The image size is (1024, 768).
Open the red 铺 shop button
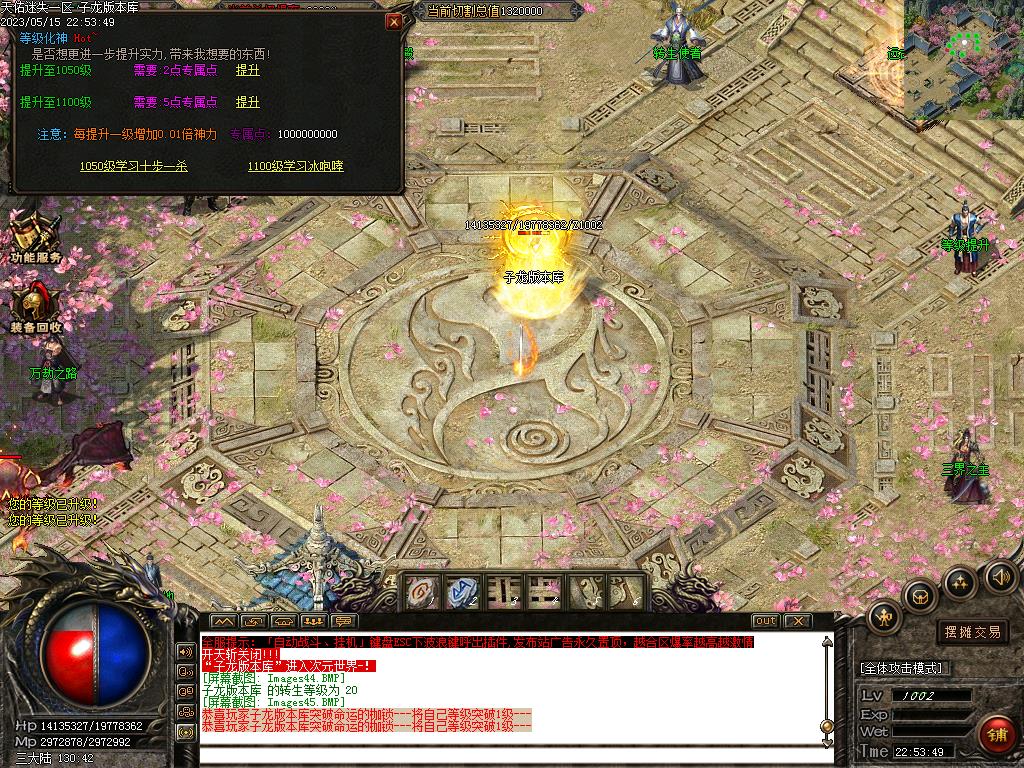pyautogui.click(x=996, y=734)
